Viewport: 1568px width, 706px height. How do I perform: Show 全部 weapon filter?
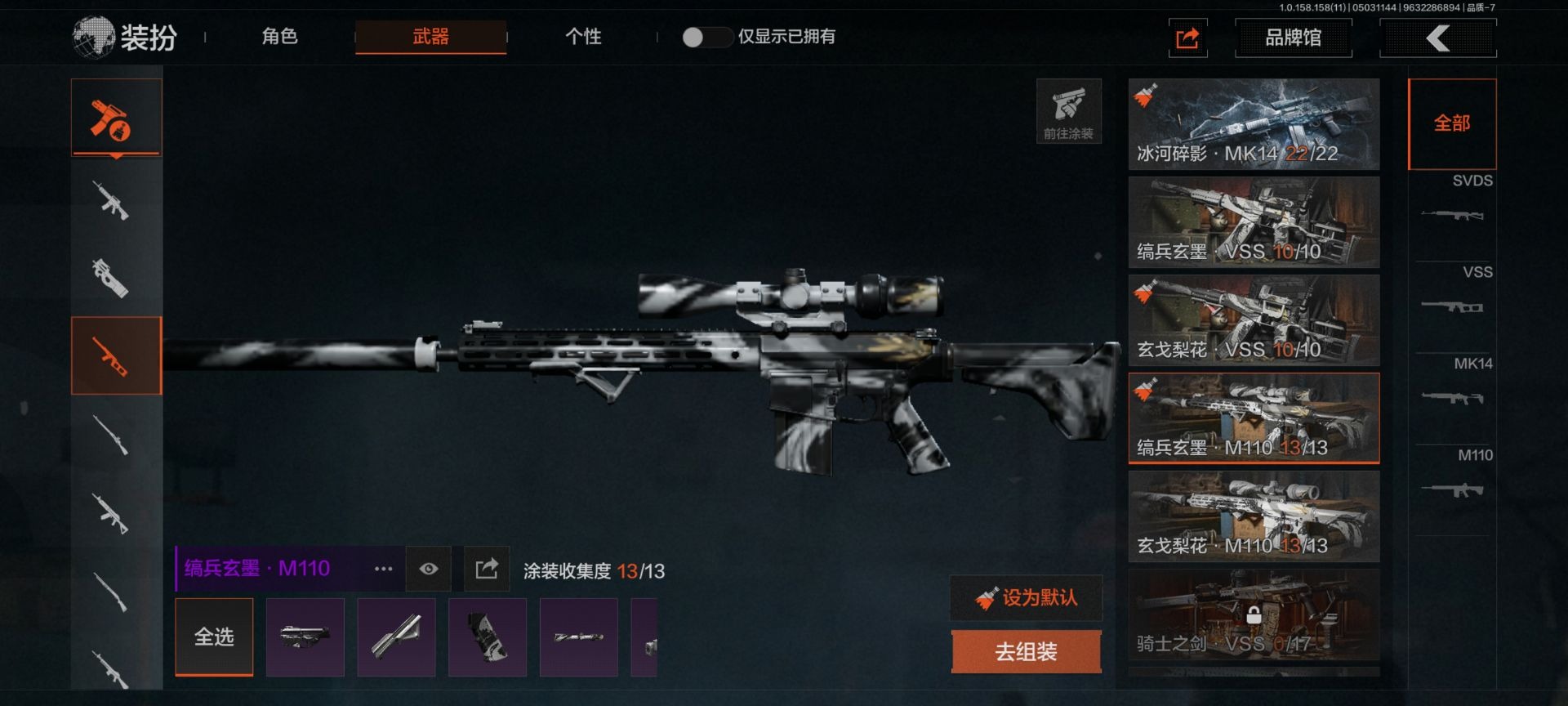click(x=1452, y=123)
